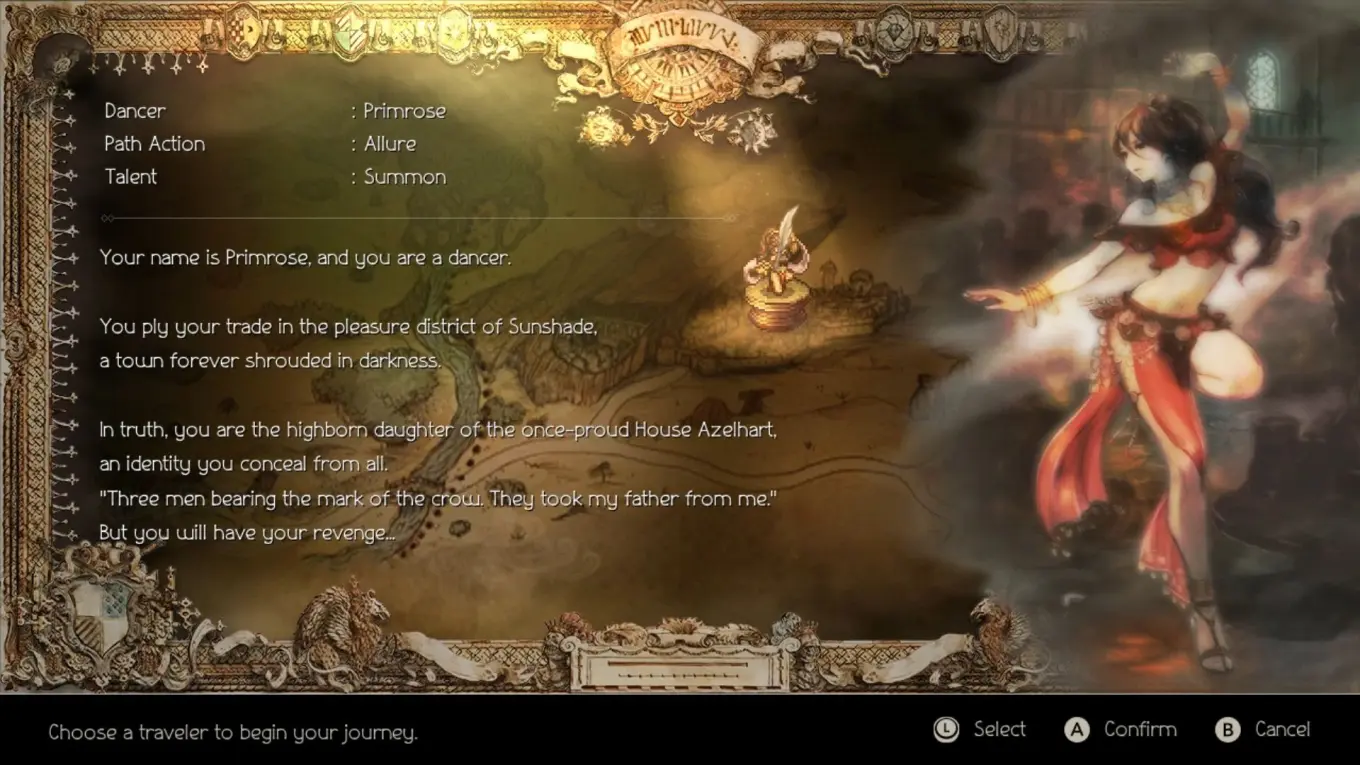Viewport: 1360px width, 765px height.
Task: Click the shield crest on the top-left border
Action: pyautogui.click(x=245, y=30)
